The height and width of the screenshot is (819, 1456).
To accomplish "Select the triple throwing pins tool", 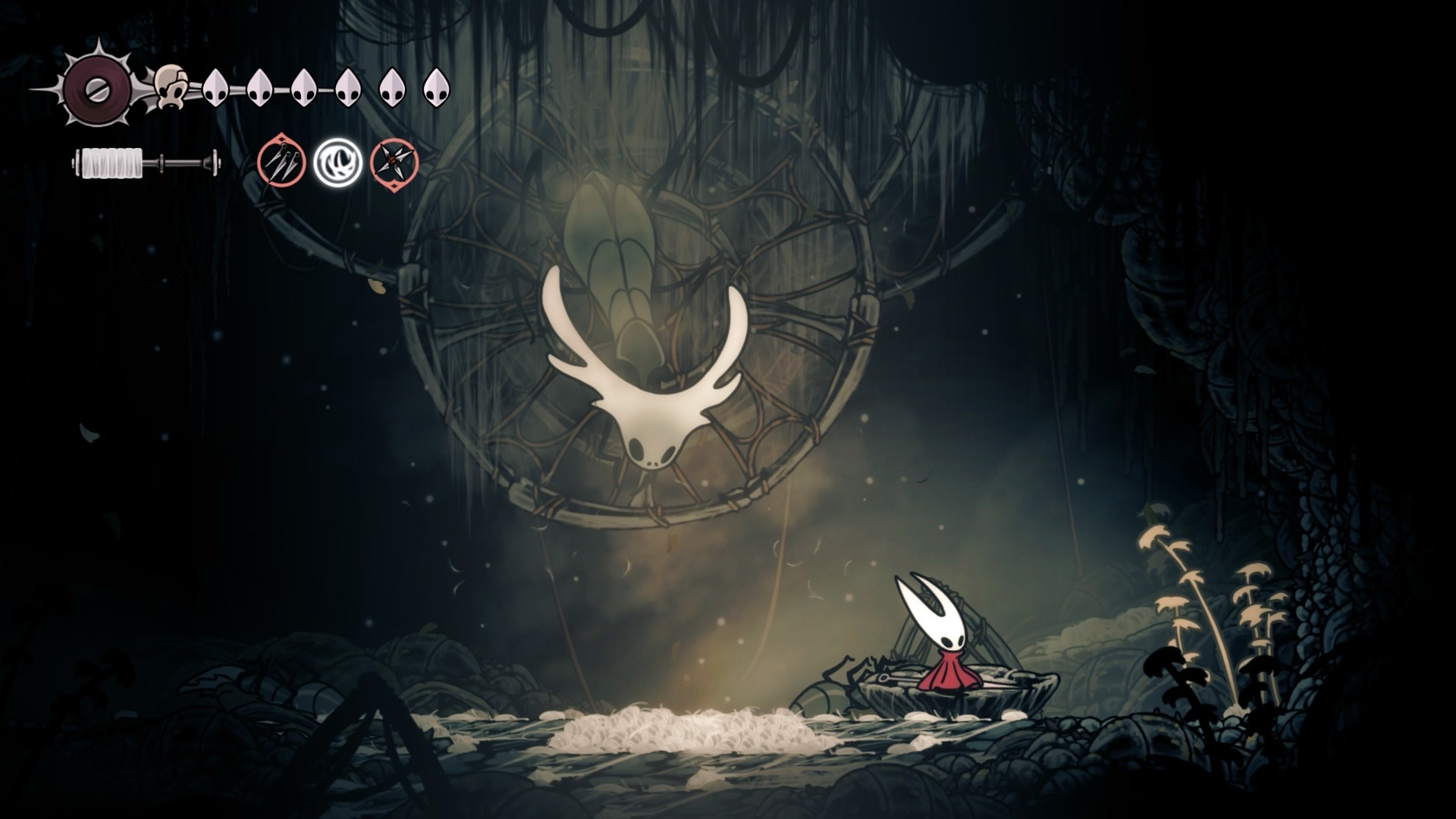I will click(x=281, y=162).
